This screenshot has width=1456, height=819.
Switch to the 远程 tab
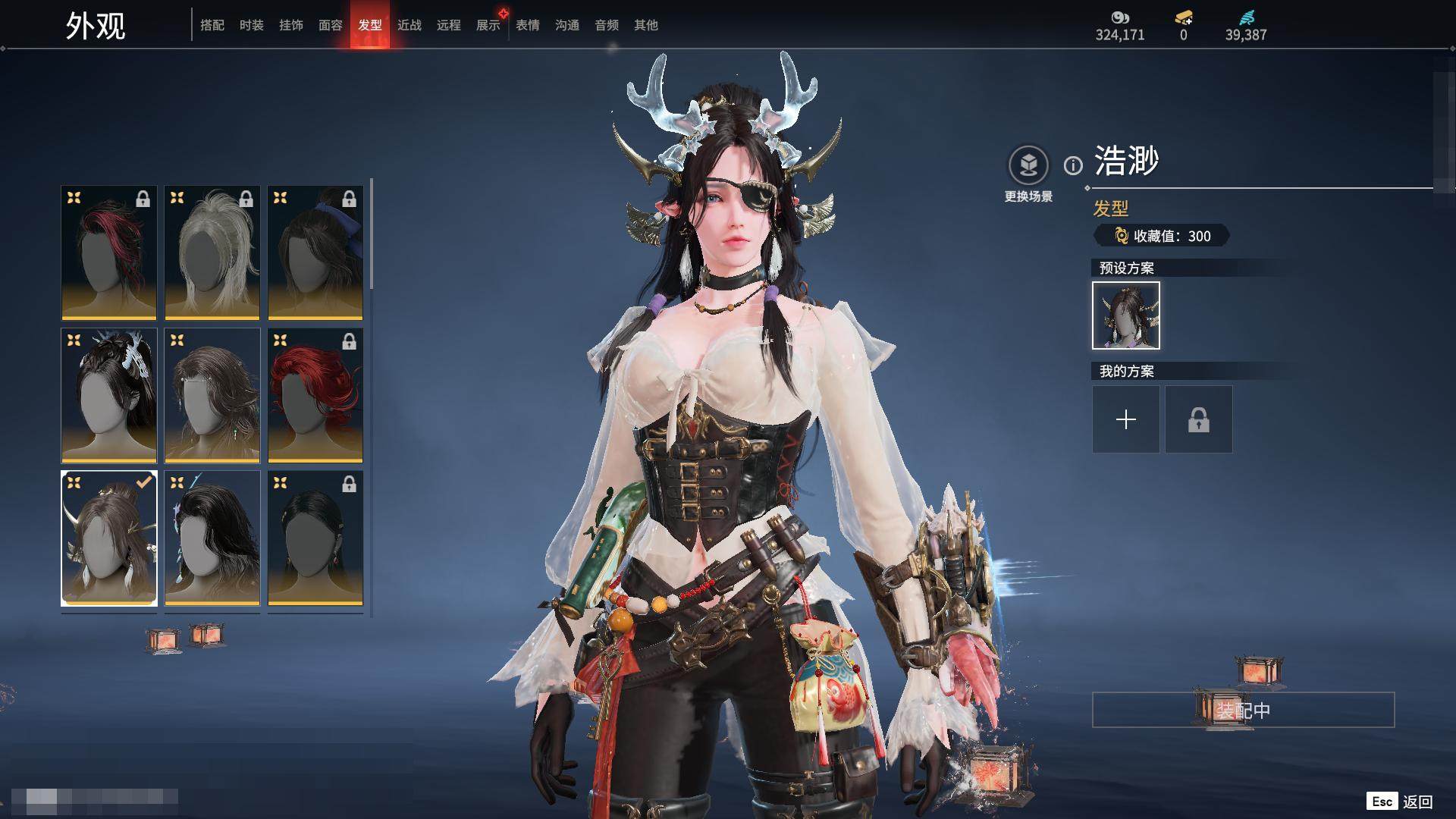click(449, 25)
